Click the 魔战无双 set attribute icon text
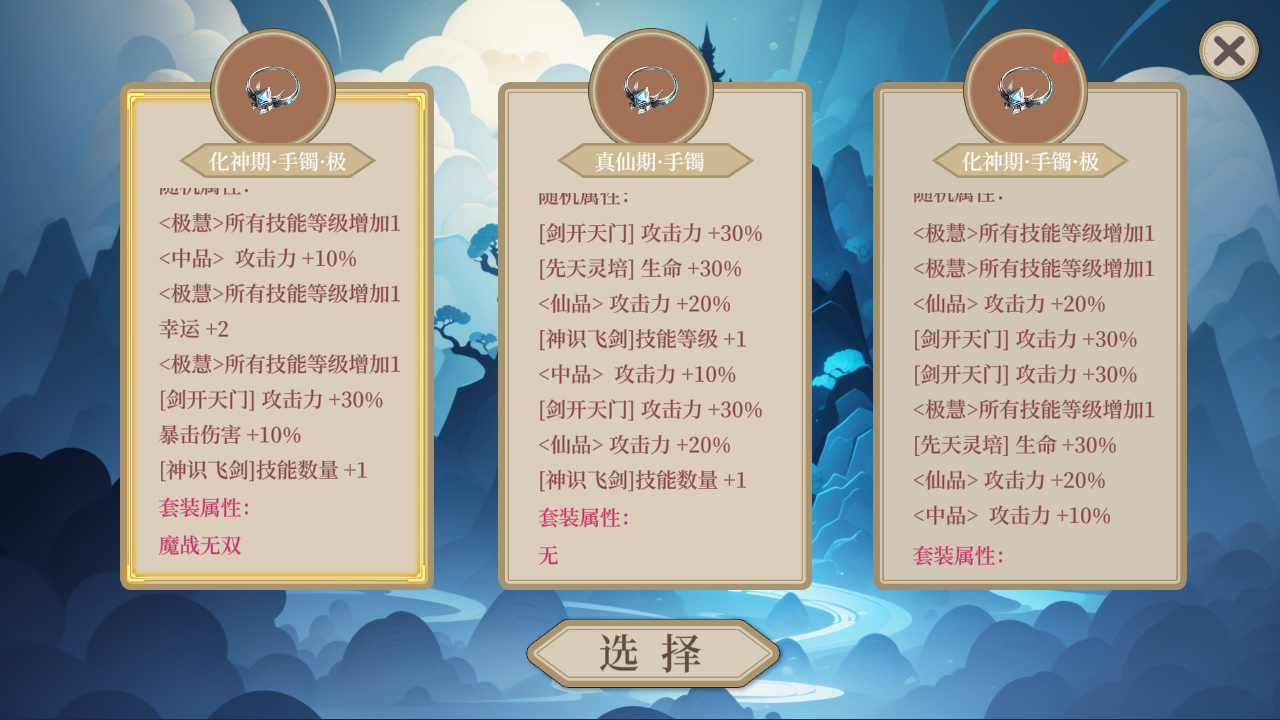This screenshot has width=1280, height=720. (198, 546)
